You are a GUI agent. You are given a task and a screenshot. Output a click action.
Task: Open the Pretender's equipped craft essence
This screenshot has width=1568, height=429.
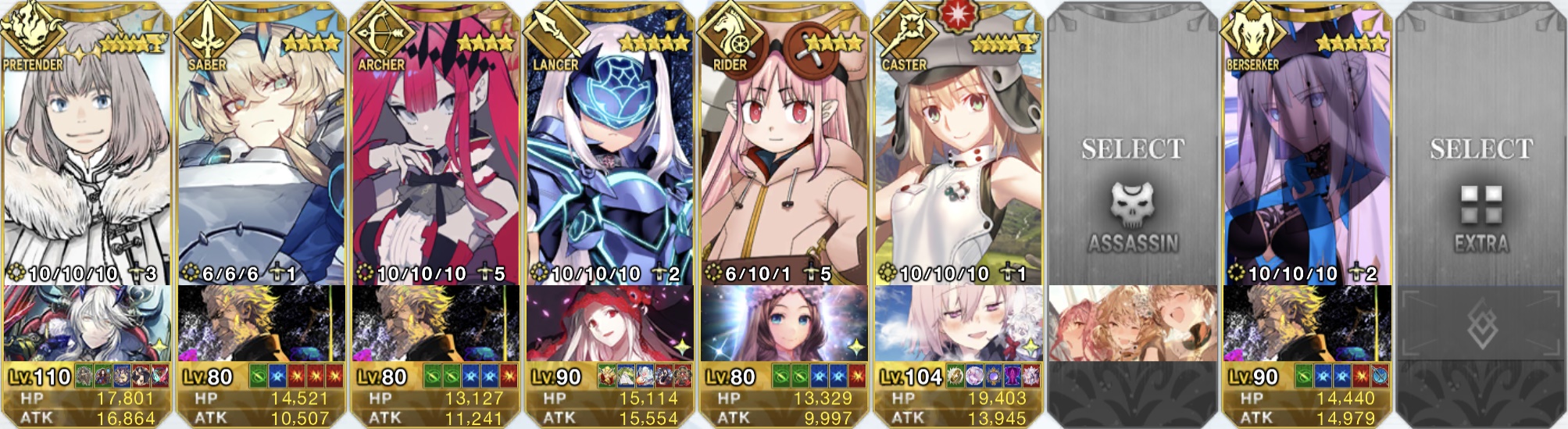point(86,324)
